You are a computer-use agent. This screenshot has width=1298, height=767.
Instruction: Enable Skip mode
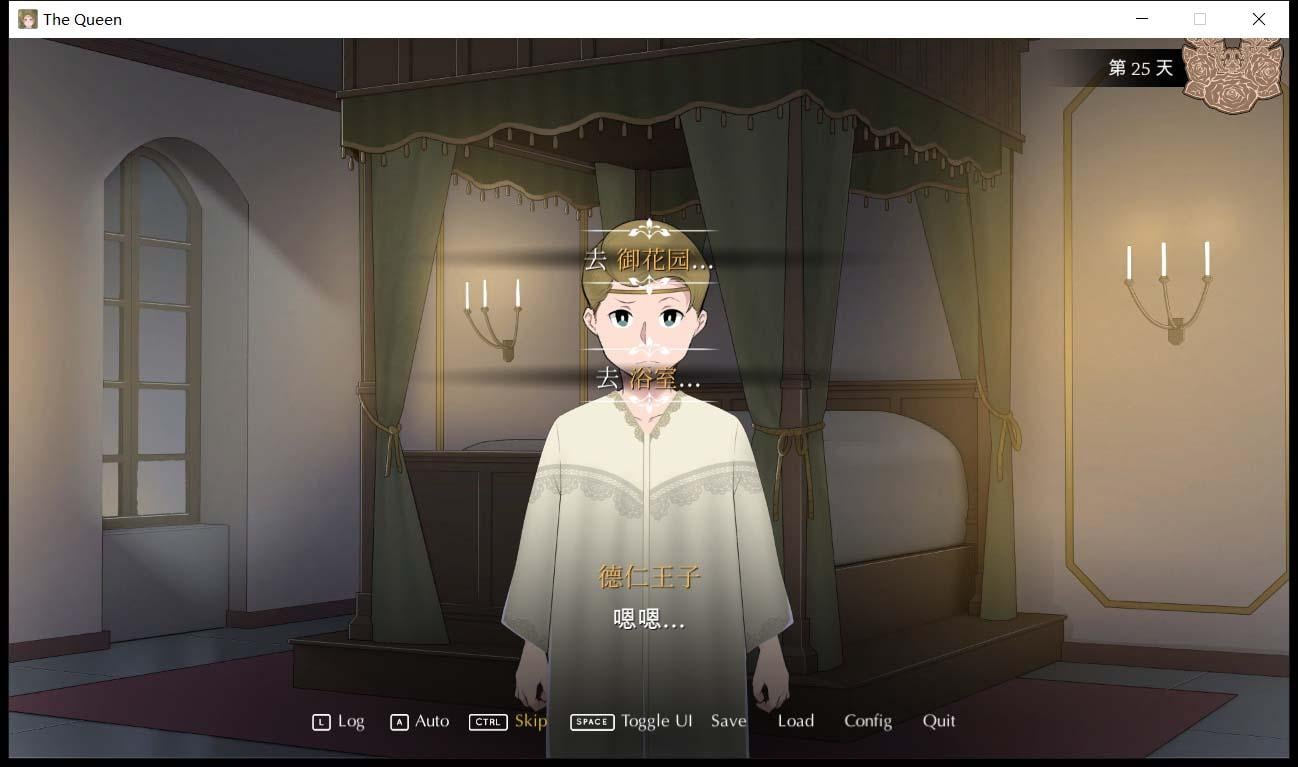(530, 721)
